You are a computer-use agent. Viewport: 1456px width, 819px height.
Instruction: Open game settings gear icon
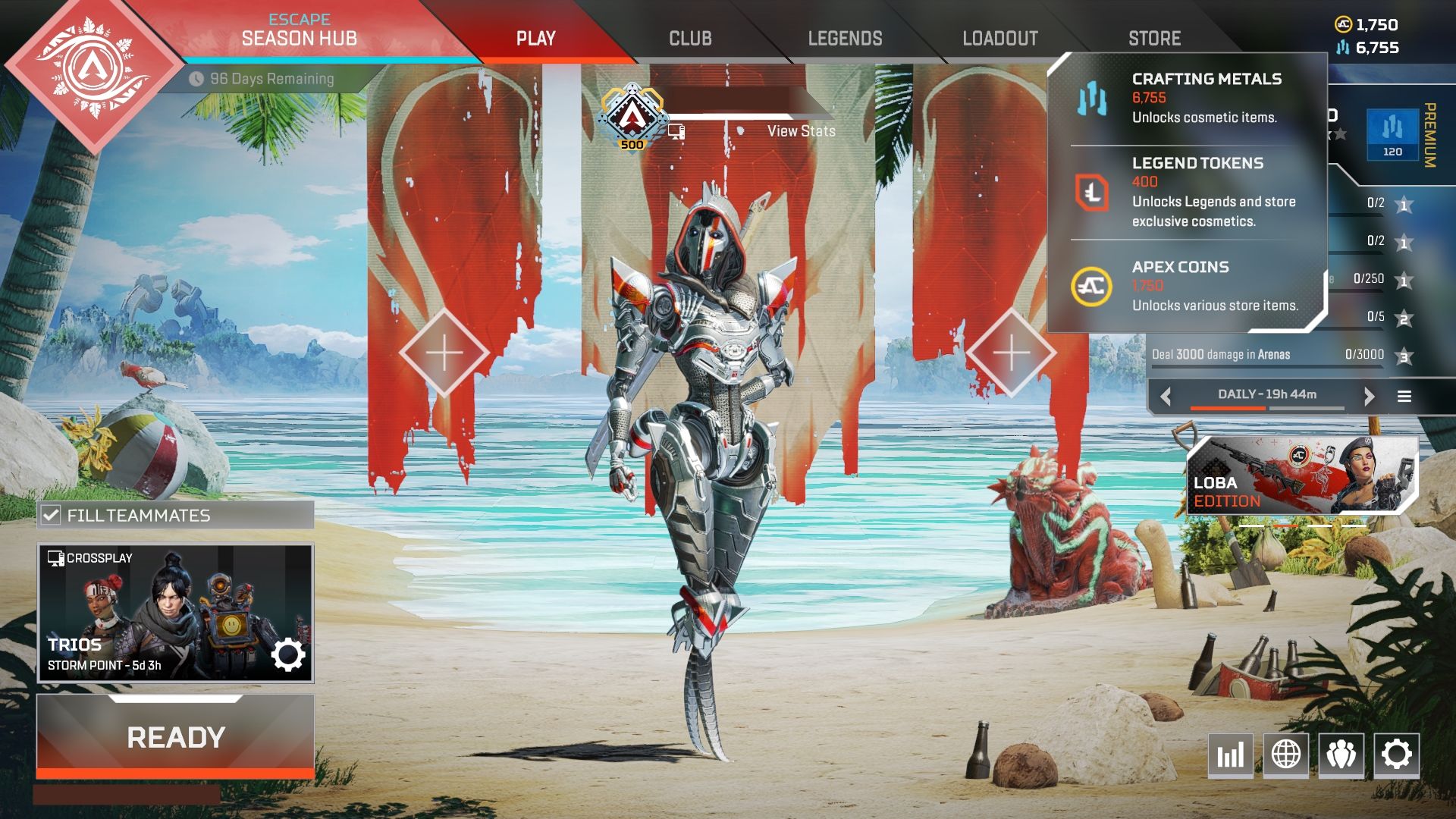point(1396,755)
